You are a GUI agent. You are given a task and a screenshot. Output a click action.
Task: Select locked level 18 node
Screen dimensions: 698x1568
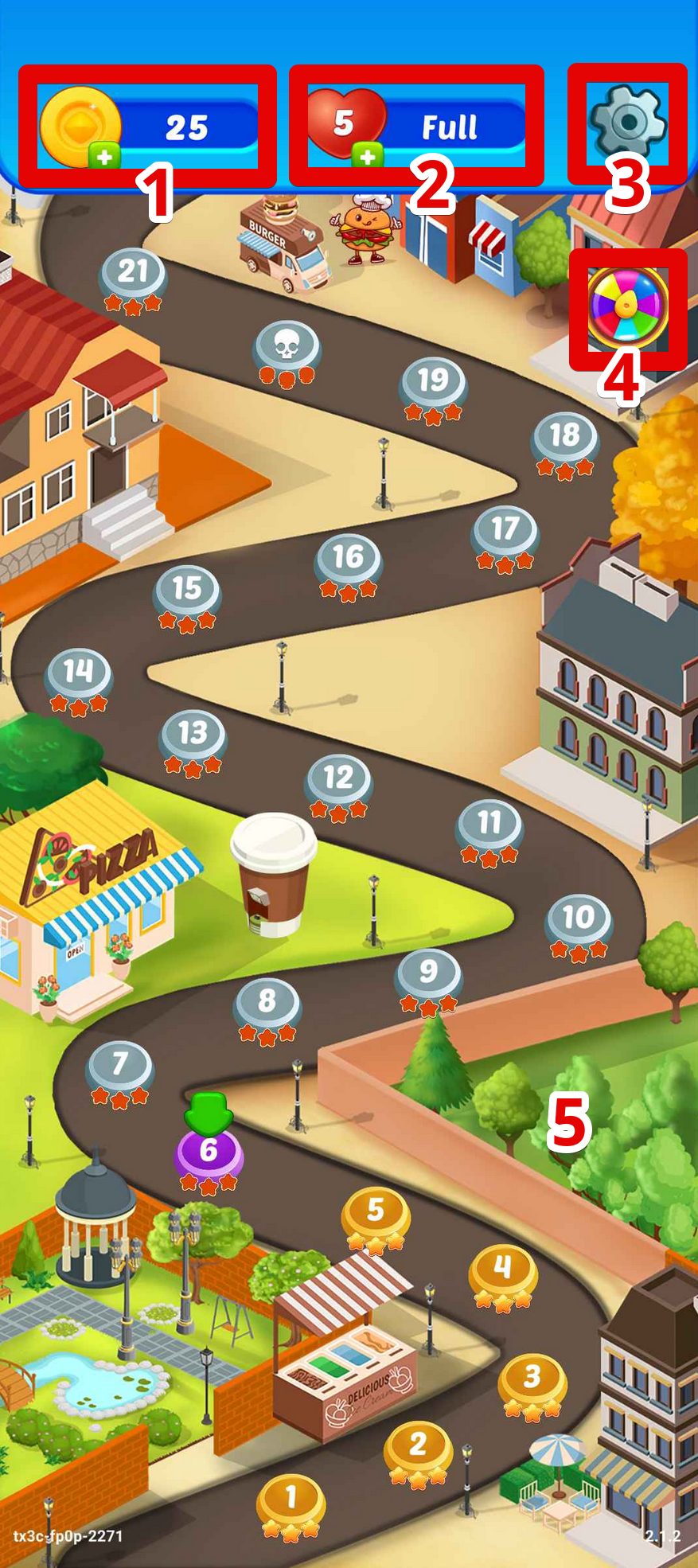[x=565, y=435]
